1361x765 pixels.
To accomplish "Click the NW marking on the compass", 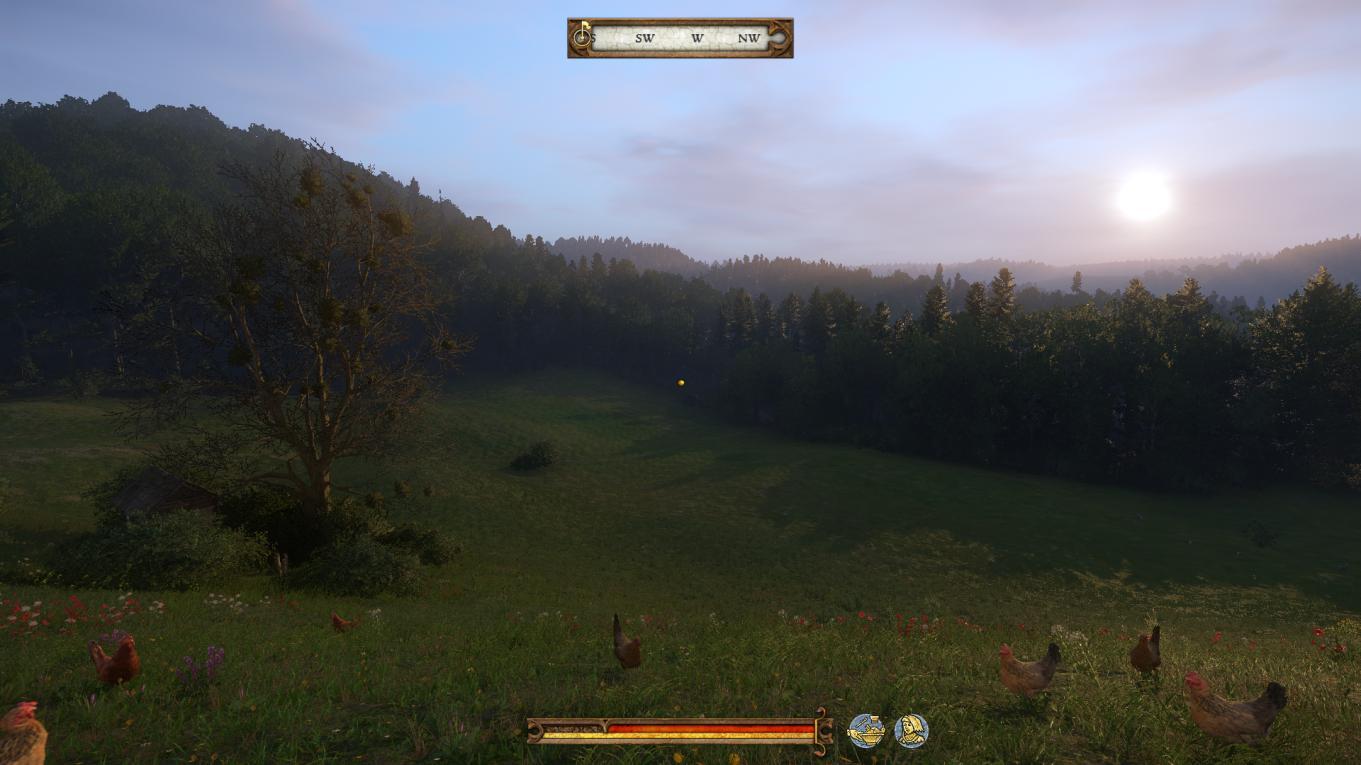I will (750, 38).
